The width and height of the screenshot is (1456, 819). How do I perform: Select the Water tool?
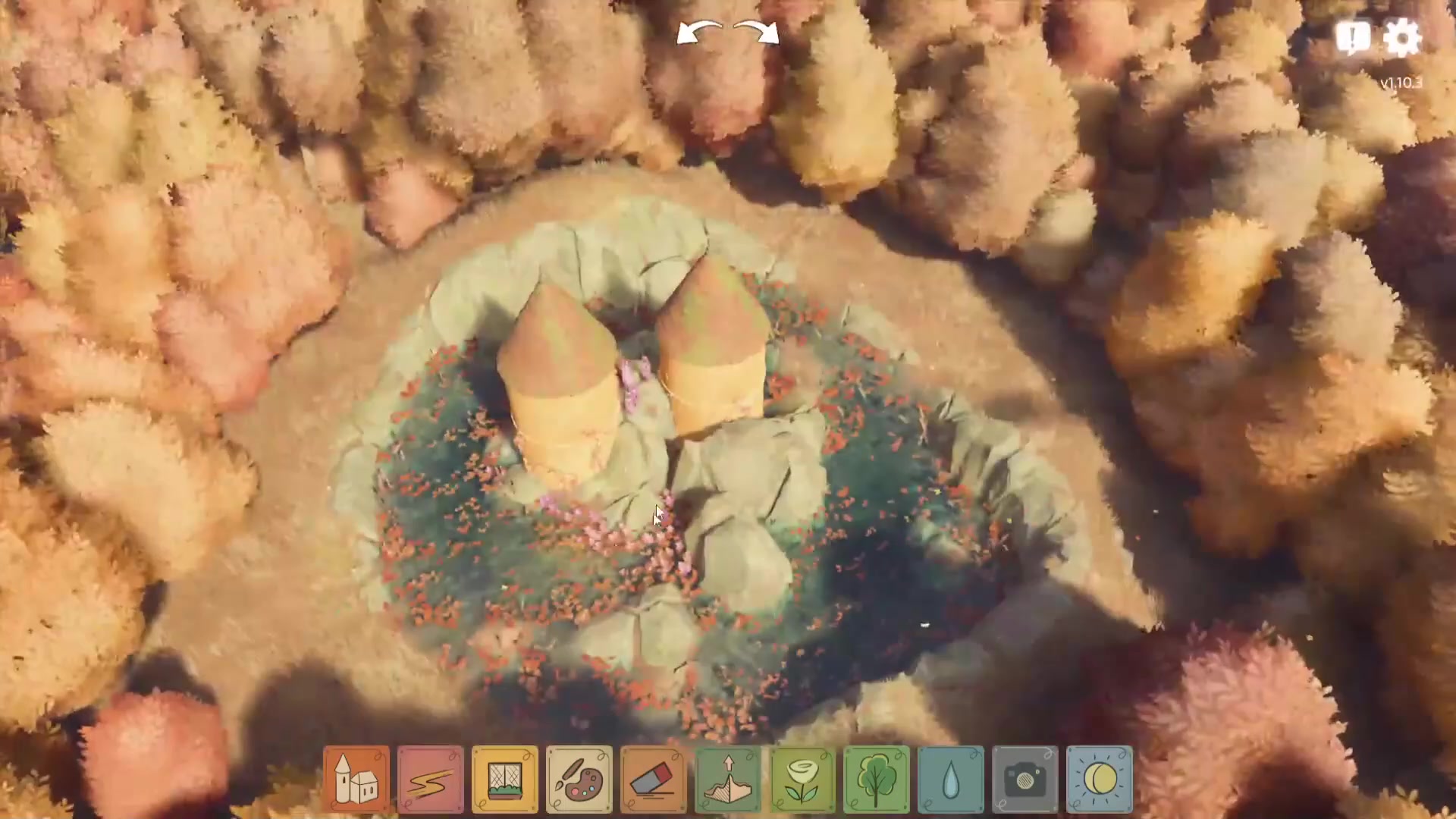pyautogui.click(x=950, y=778)
